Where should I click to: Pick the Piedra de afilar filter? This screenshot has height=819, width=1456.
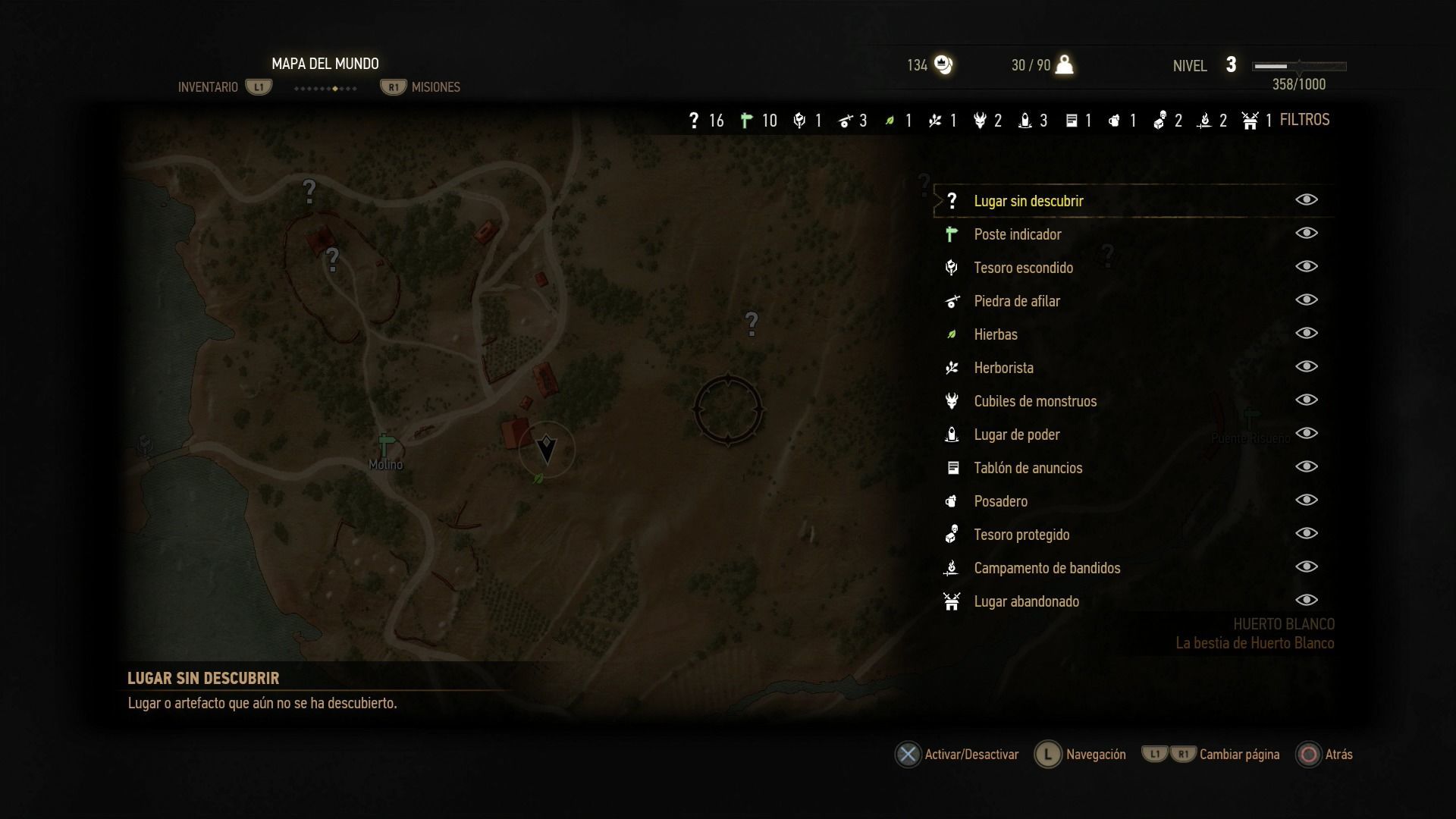[x=1016, y=301]
